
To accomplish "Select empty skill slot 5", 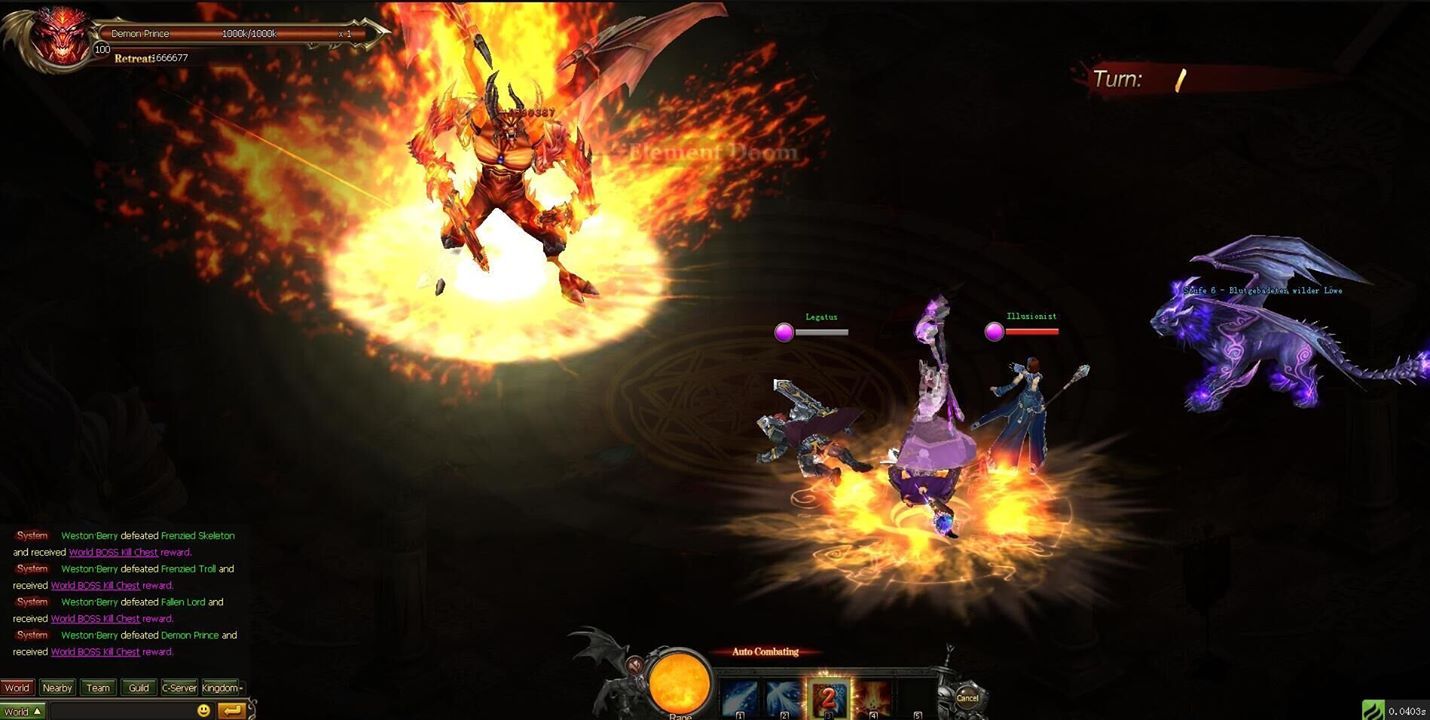I will coord(917,691).
